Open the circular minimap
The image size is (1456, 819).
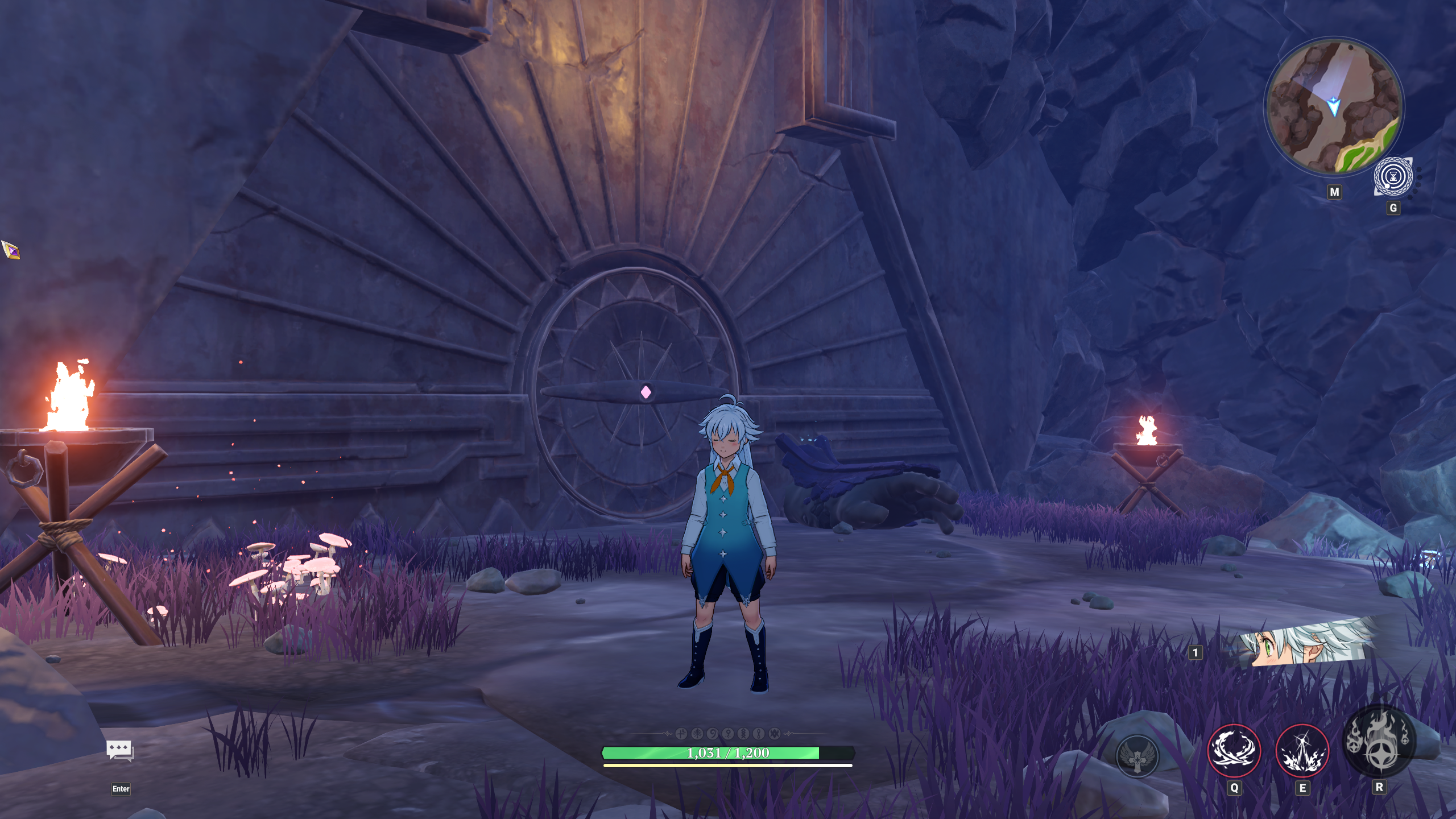[x=1334, y=106]
